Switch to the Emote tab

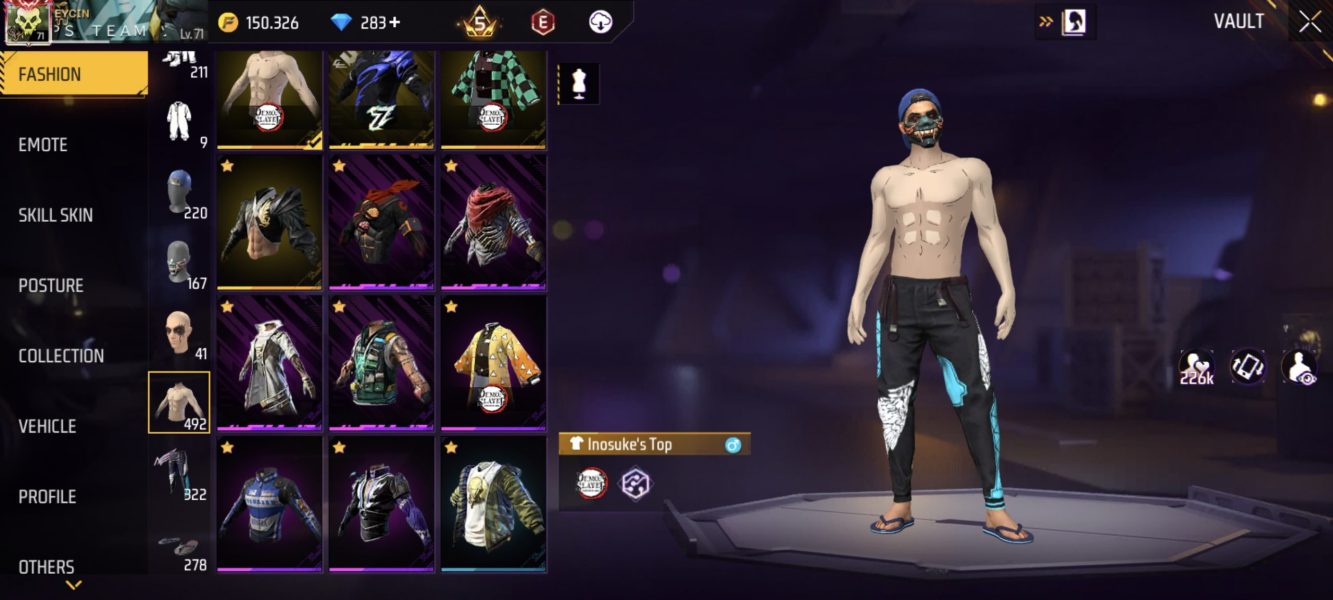point(44,145)
